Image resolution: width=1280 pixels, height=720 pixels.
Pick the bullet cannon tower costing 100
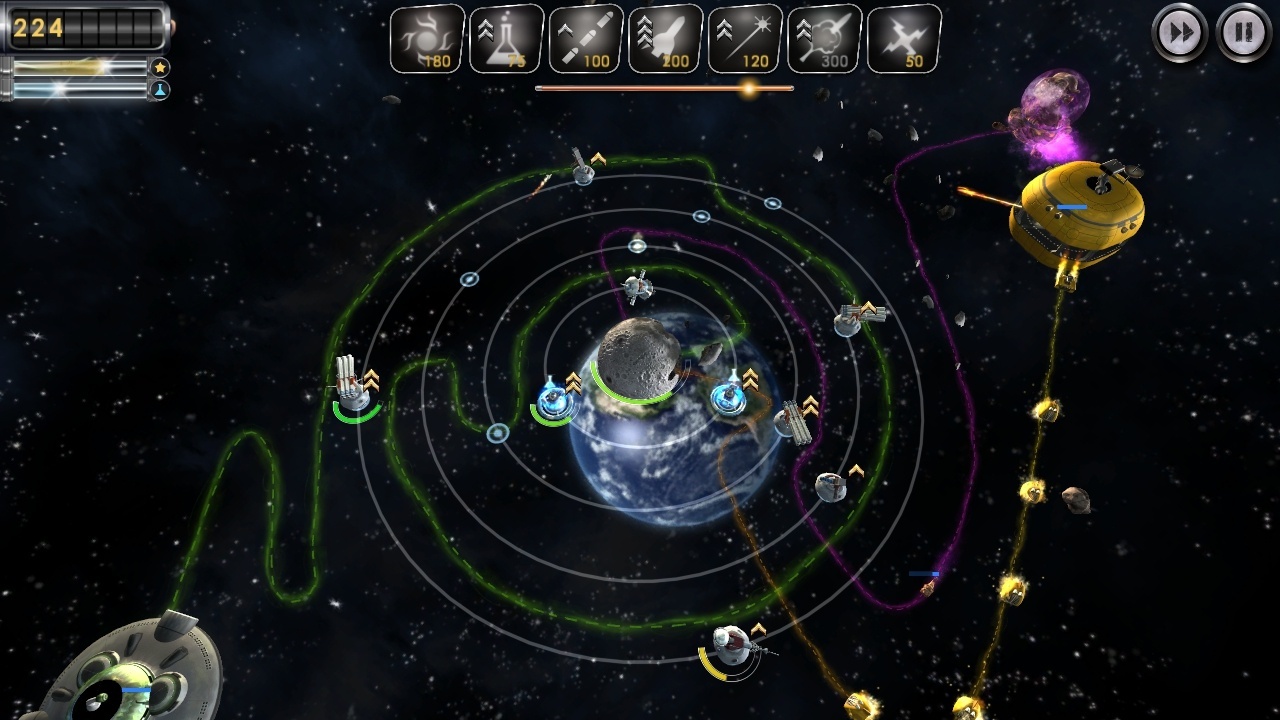[585, 40]
